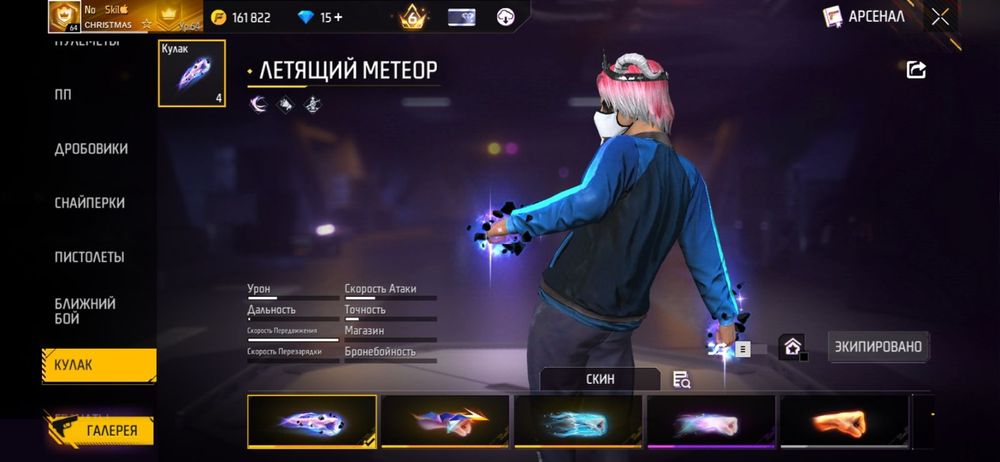
Task: Select the pink-white misty fist skin
Action: [x=711, y=422]
